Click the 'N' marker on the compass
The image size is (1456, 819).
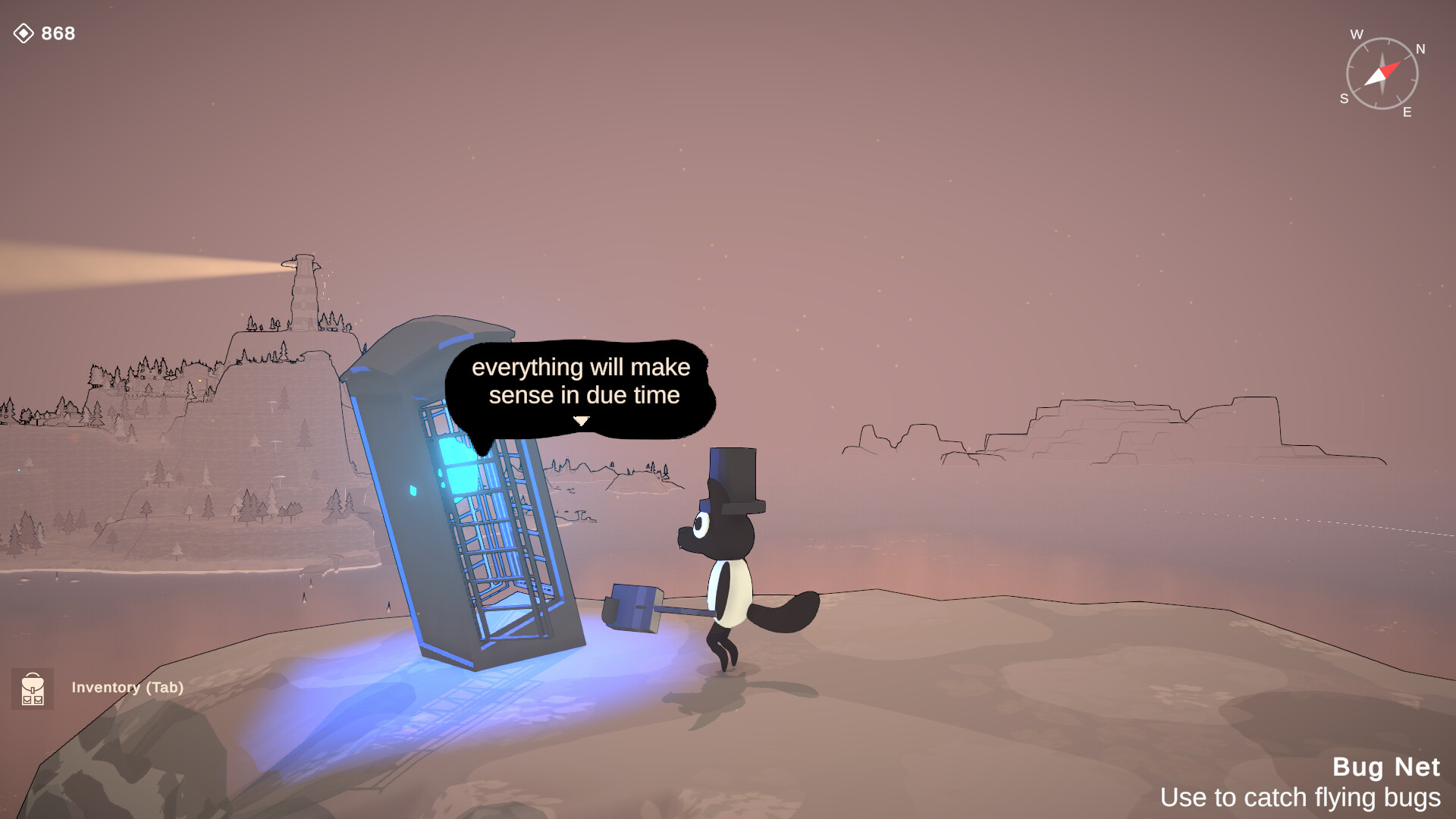(x=1420, y=48)
